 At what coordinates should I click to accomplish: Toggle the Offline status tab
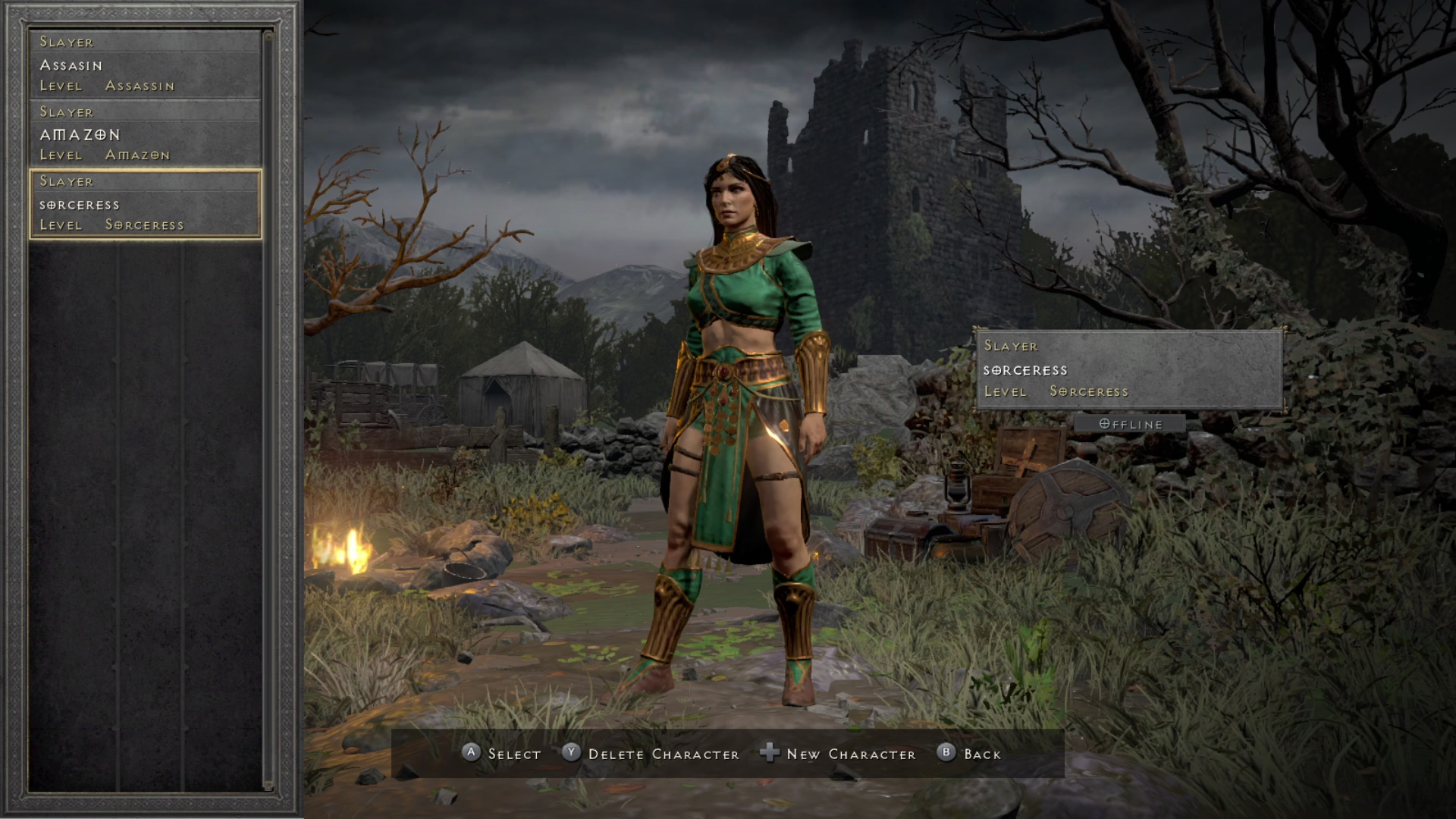(1130, 424)
